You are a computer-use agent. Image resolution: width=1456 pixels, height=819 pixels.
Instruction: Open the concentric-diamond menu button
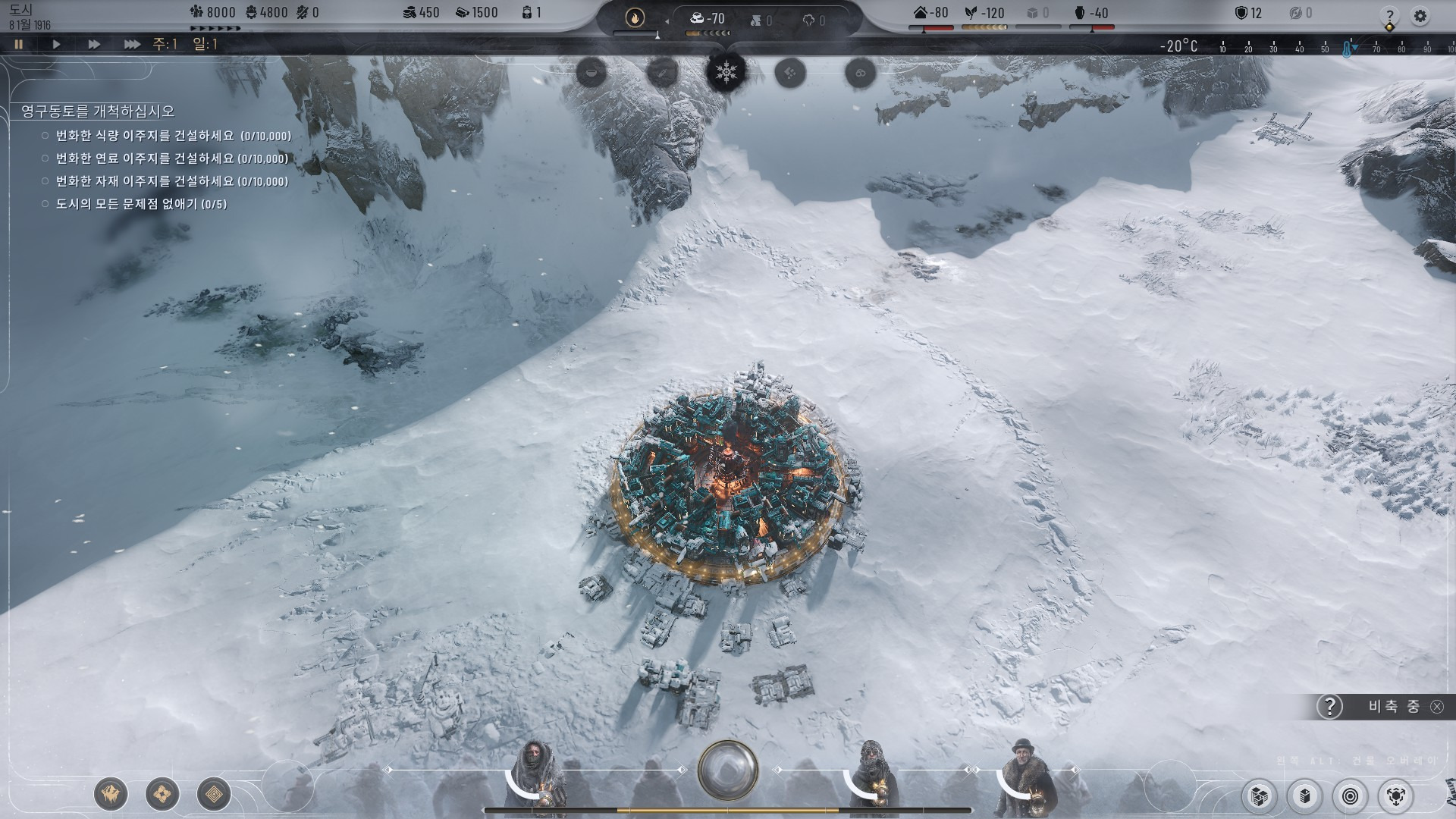coord(214,794)
